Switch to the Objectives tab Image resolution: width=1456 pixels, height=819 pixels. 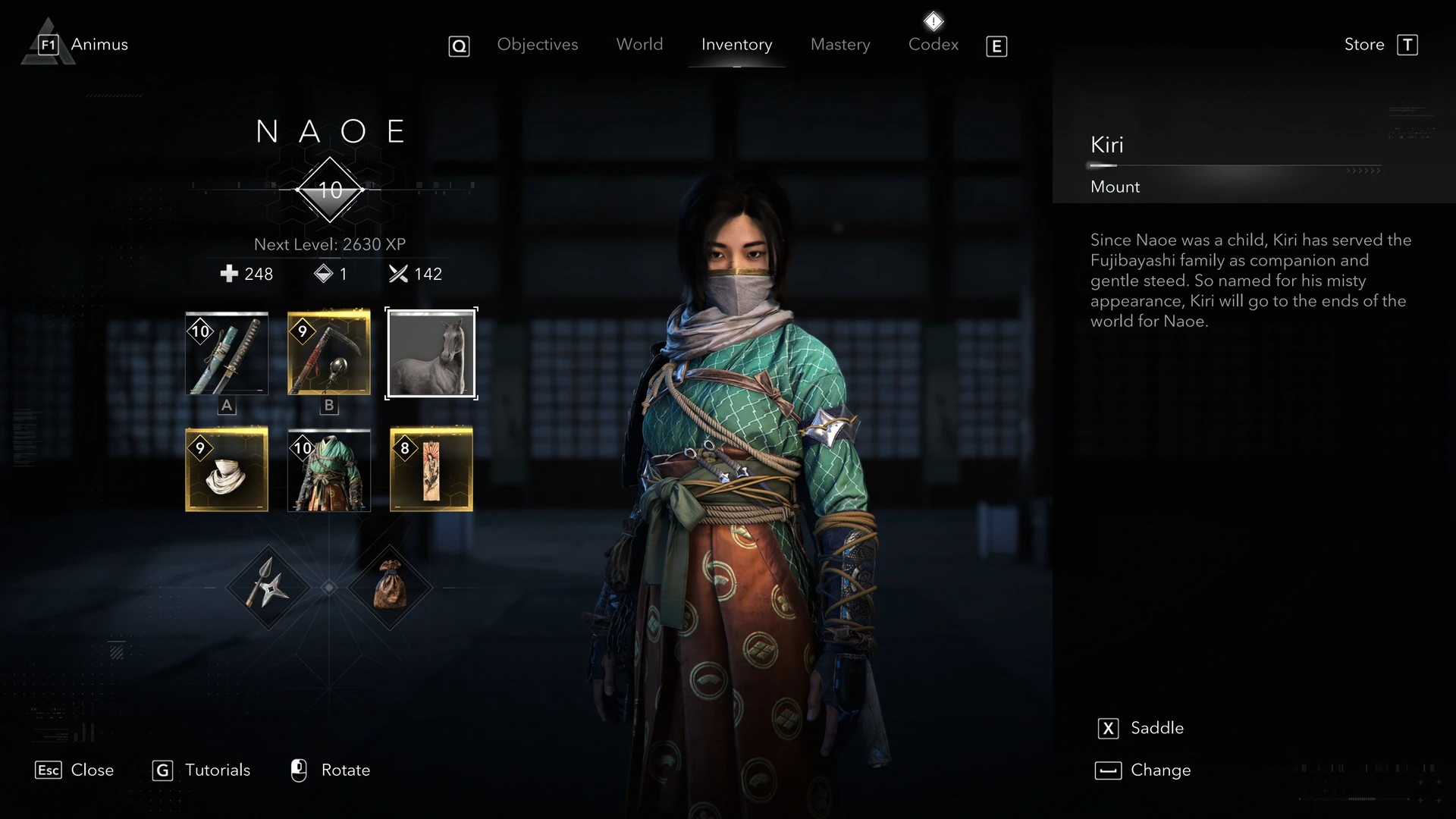[x=538, y=45]
